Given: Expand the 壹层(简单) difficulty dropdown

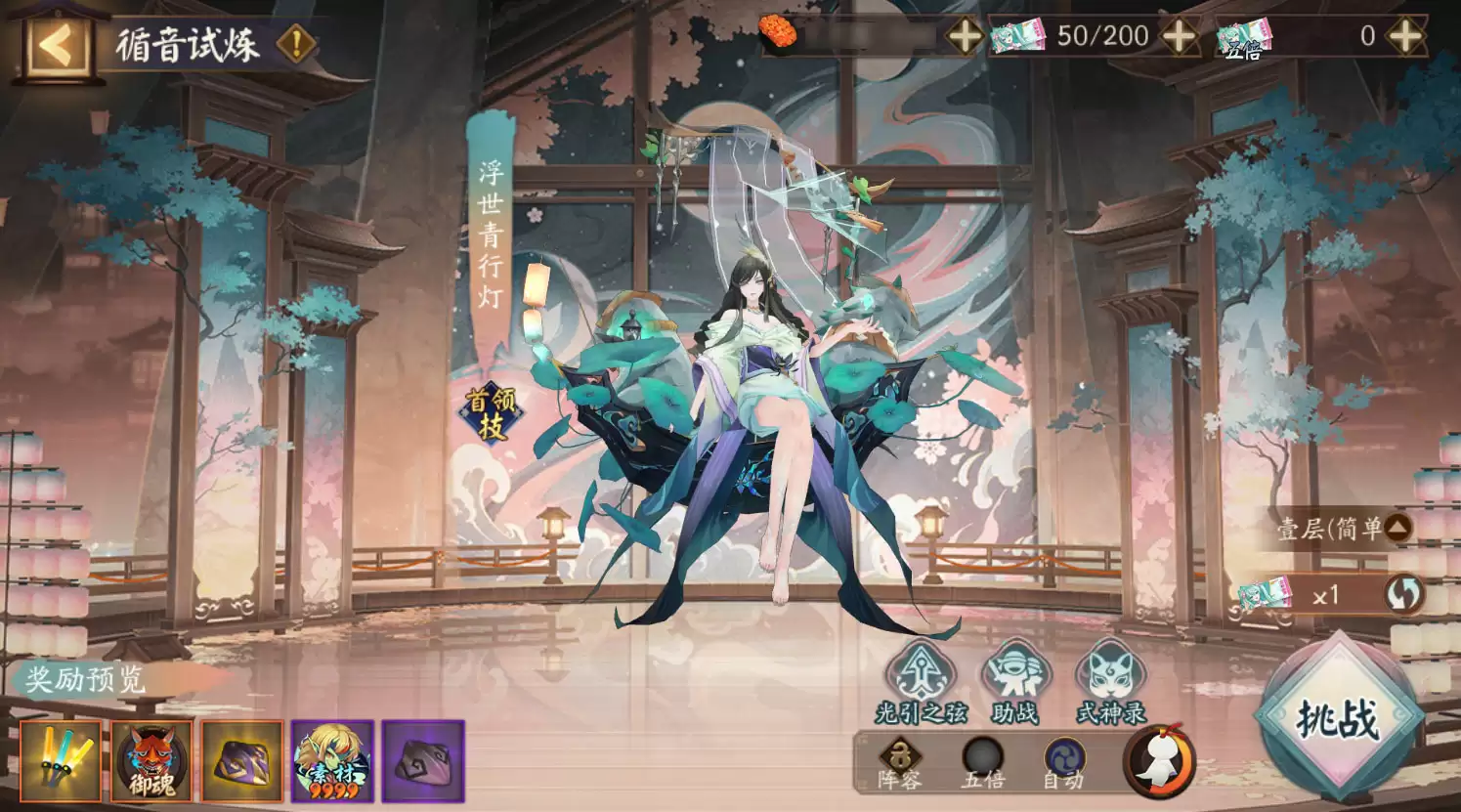Looking at the screenshot, I should (x=1340, y=526).
